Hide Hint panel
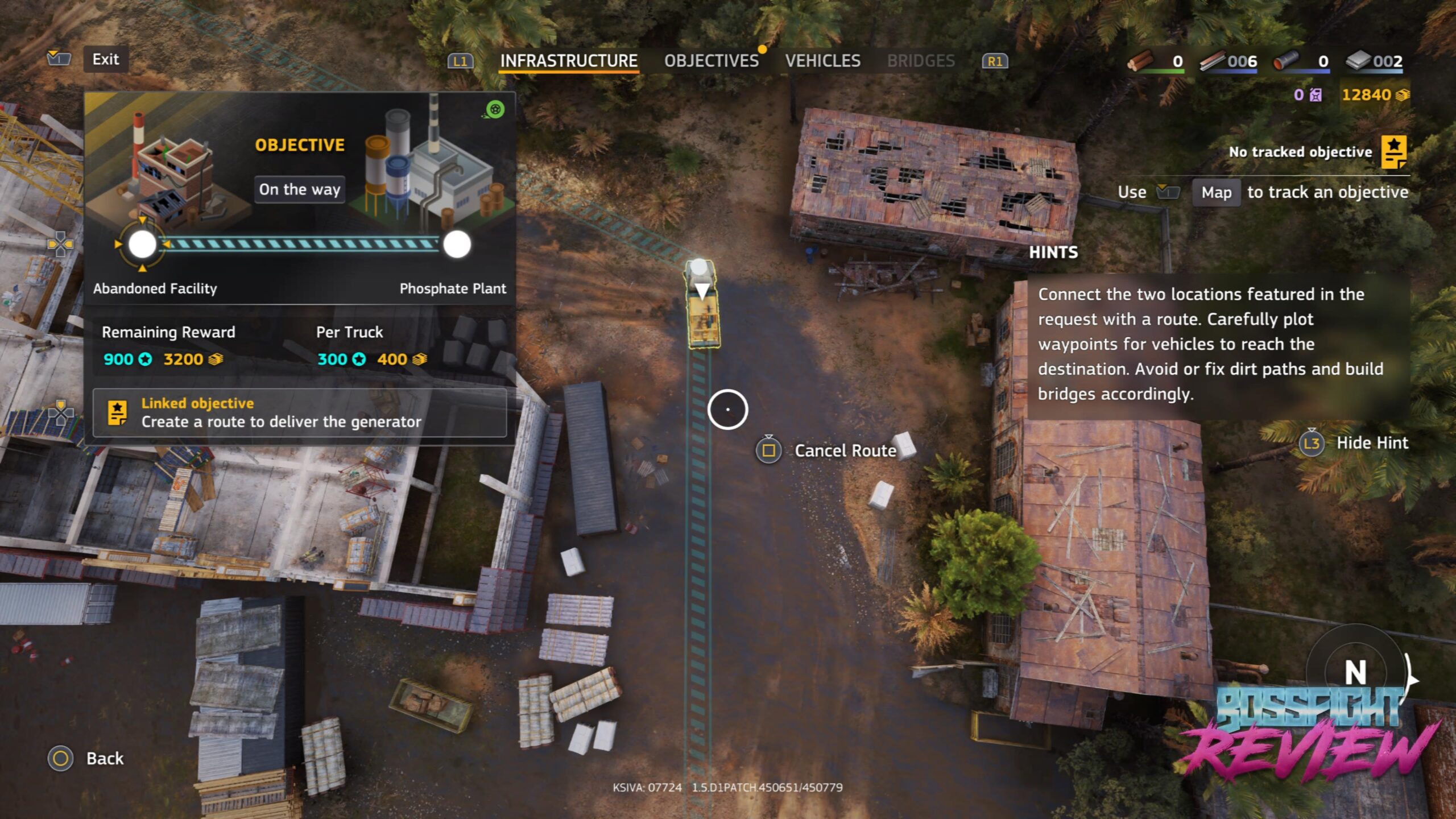1456x819 pixels. click(1371, 442)
